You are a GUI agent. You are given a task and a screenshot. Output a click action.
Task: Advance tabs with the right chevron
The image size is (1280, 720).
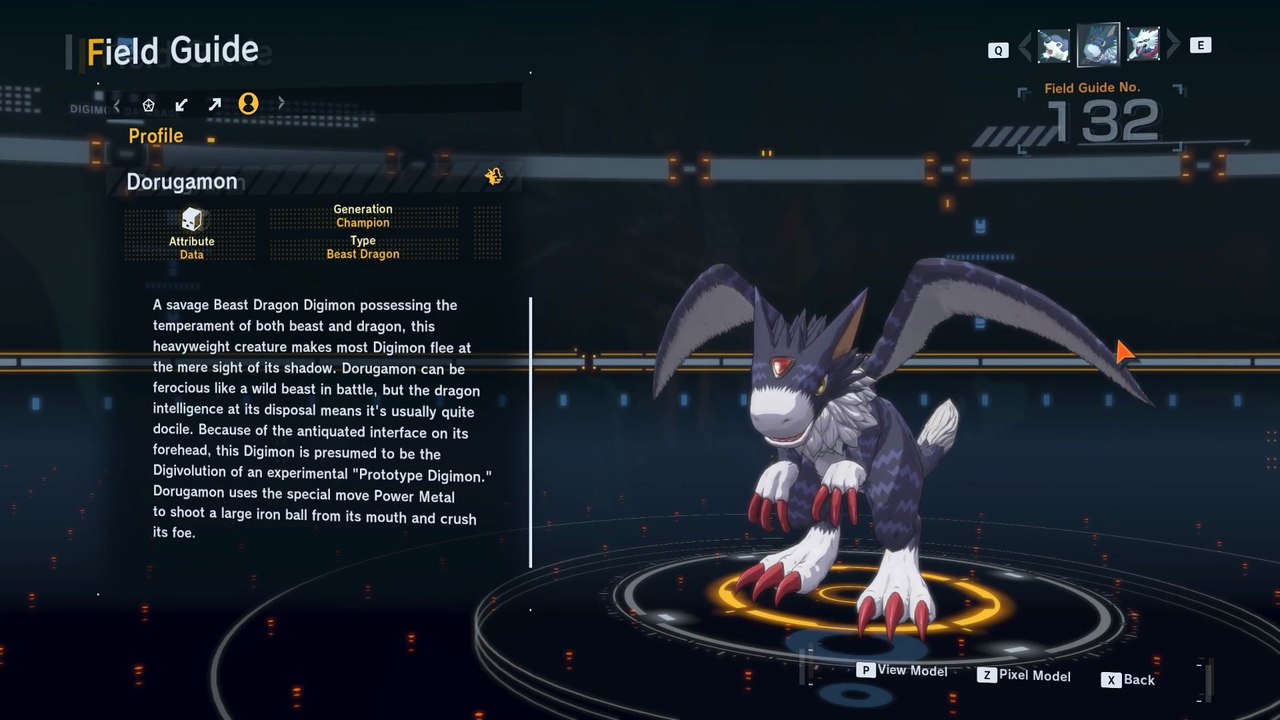pyautogui.click(x=281, y=103)
